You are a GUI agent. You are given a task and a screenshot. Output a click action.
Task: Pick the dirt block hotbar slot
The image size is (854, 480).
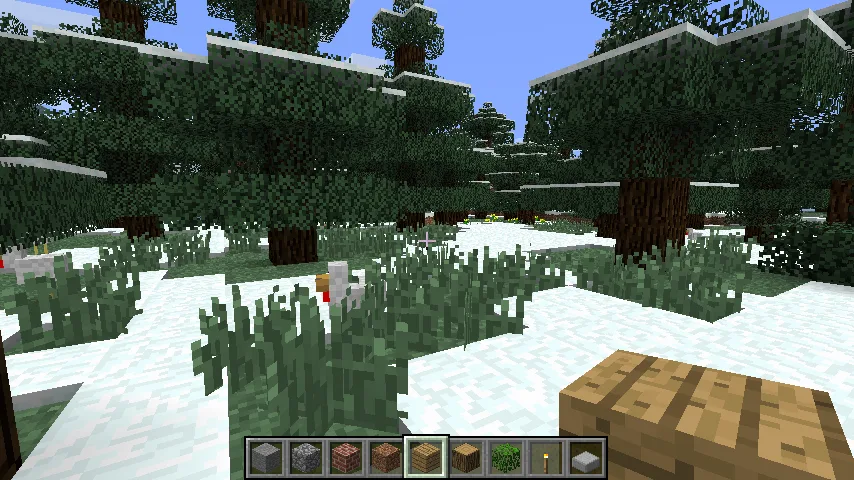click(386, 459)
